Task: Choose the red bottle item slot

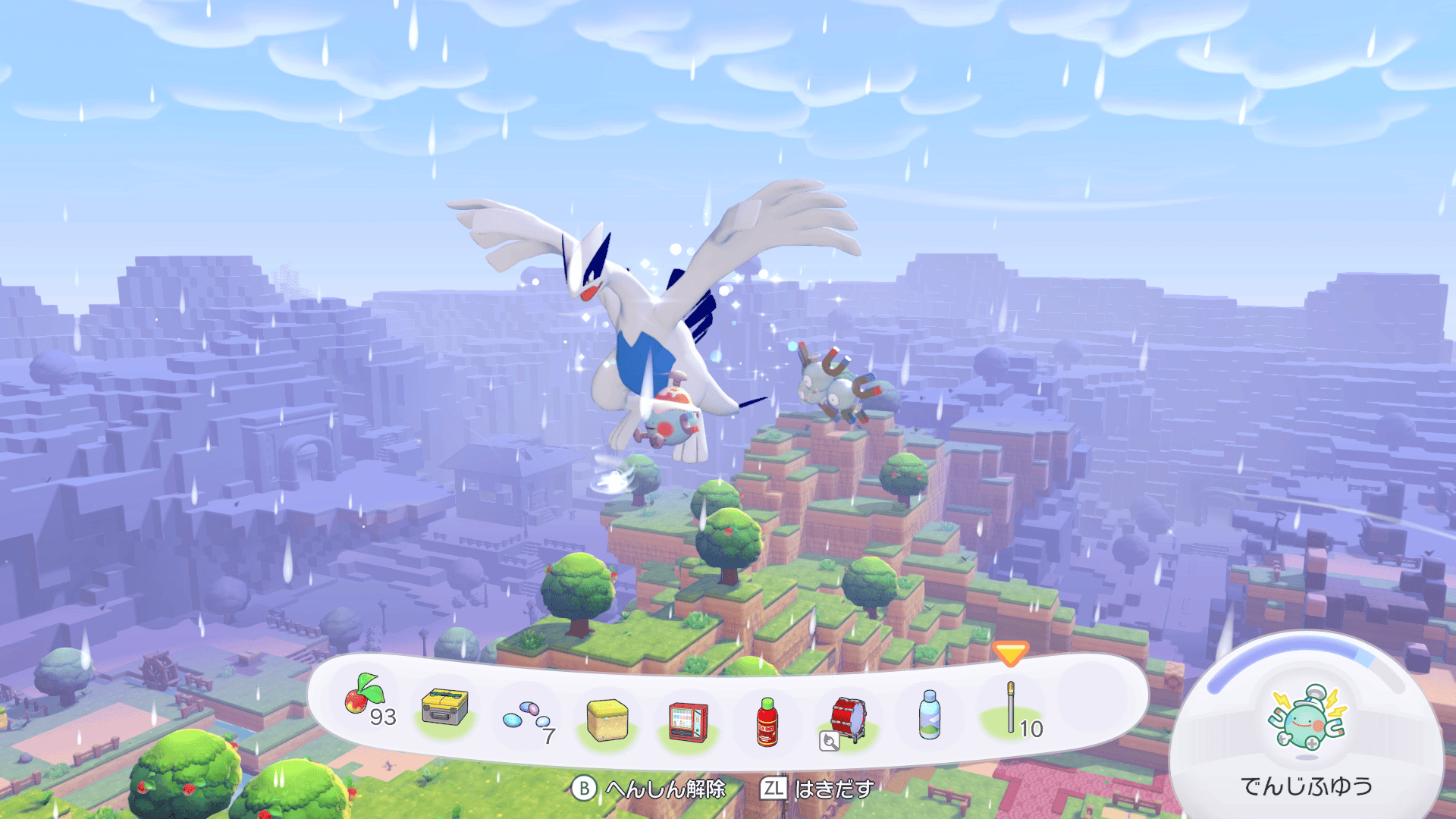Action: (767, 722)
